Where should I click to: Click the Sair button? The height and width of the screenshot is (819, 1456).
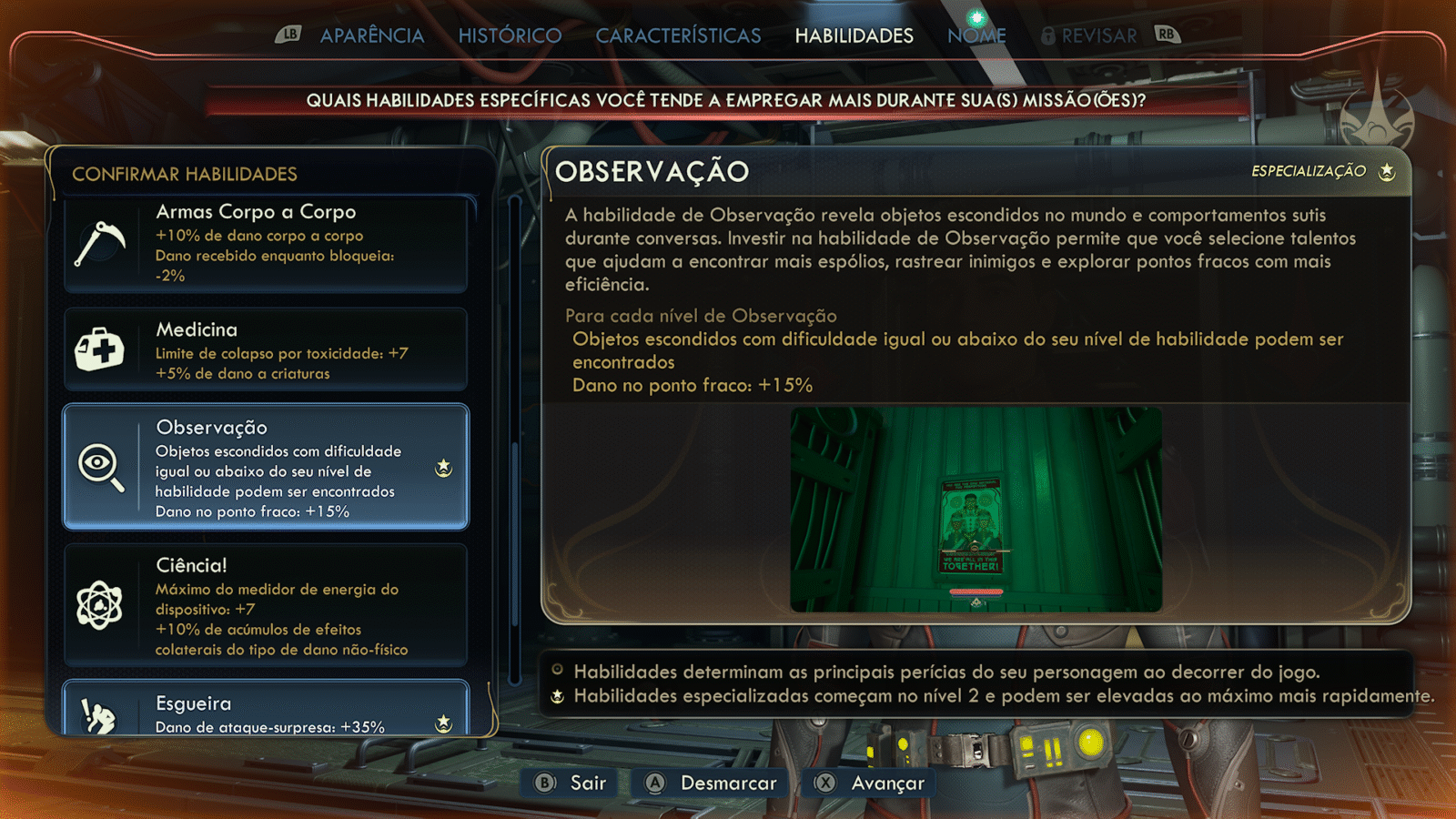pyautogui.click(x=571, y=783)
